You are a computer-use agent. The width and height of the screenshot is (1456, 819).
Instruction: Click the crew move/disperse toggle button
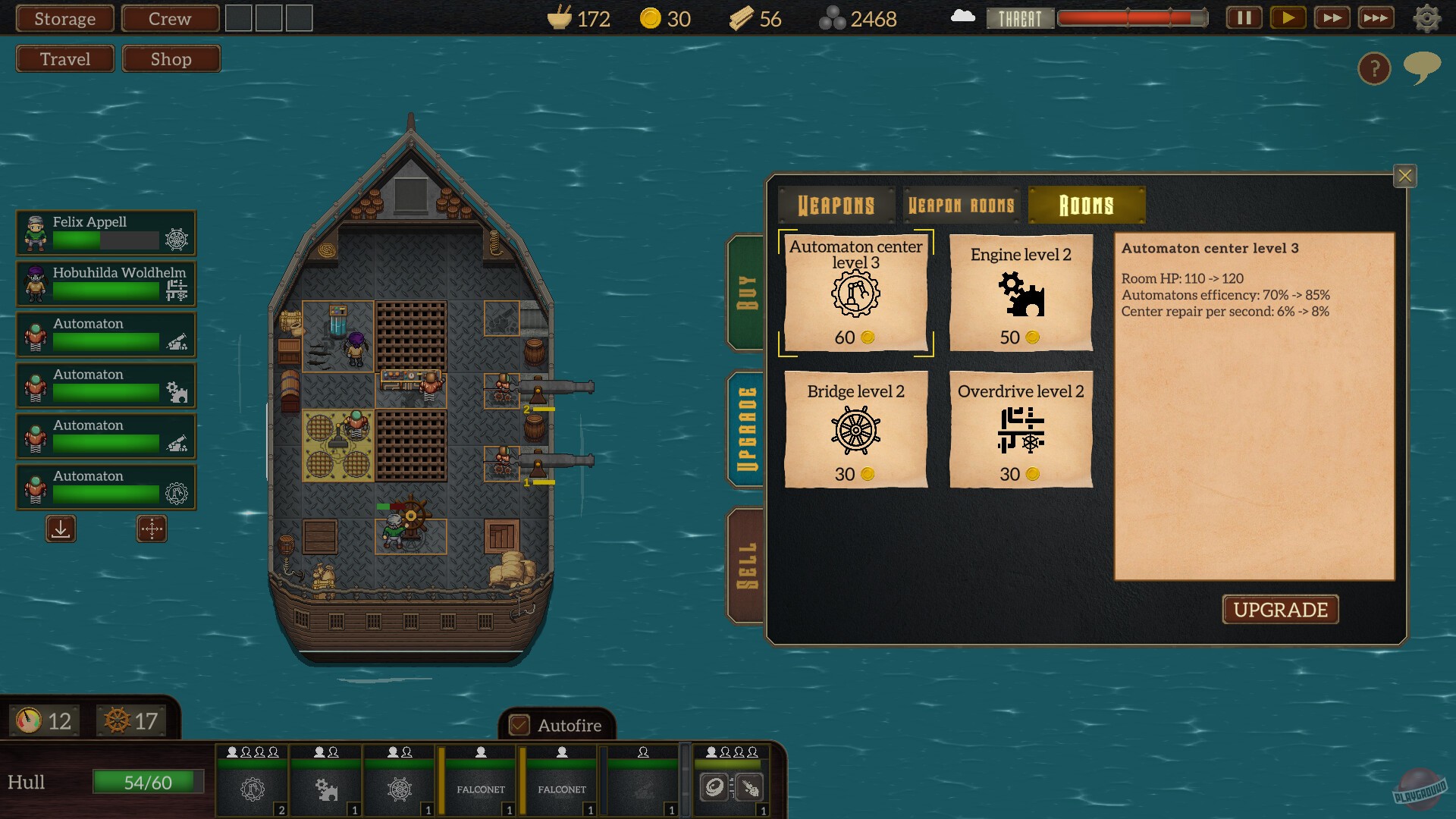pos(151,529)
